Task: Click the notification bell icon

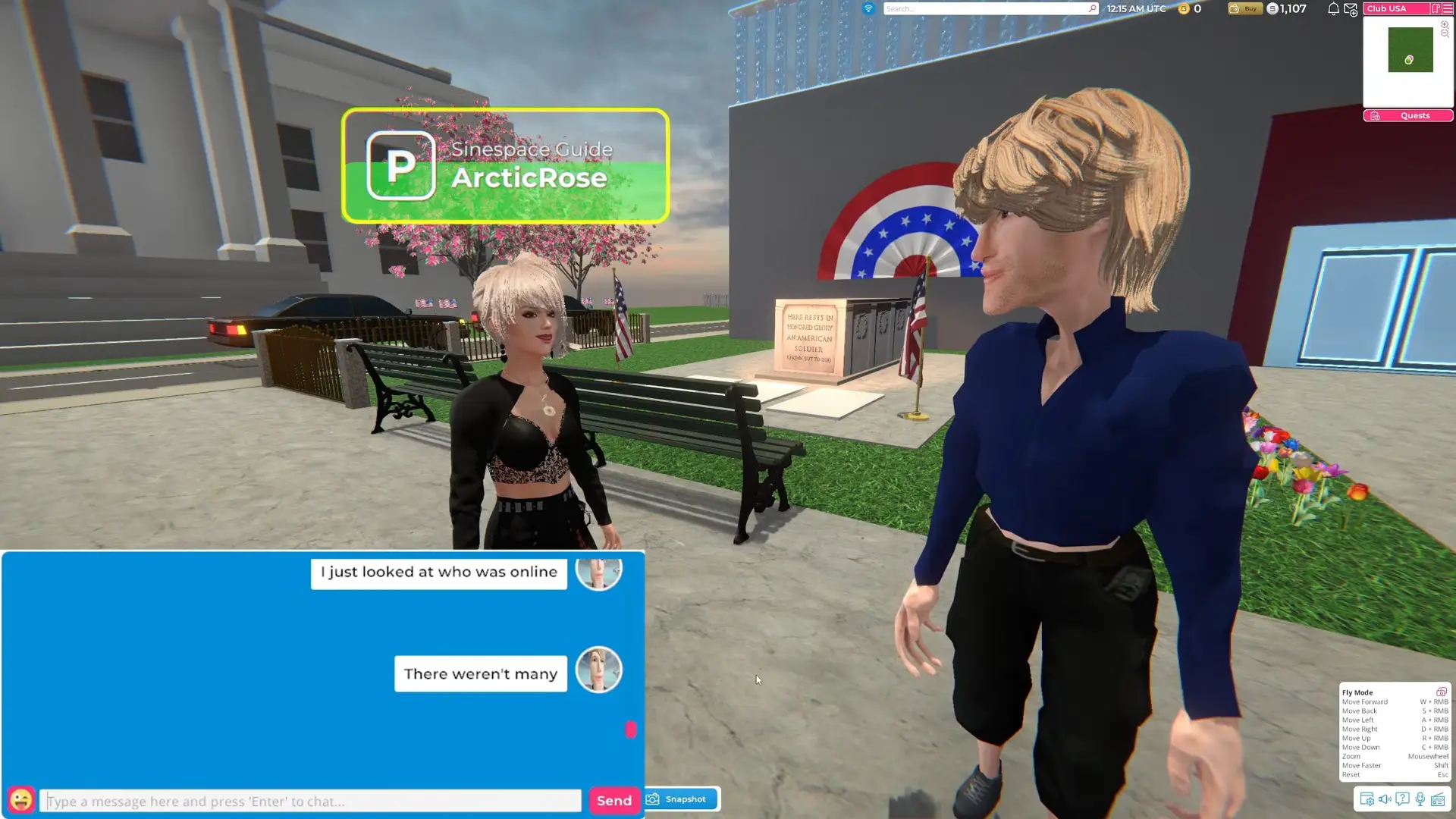Action: [1333, 8]
